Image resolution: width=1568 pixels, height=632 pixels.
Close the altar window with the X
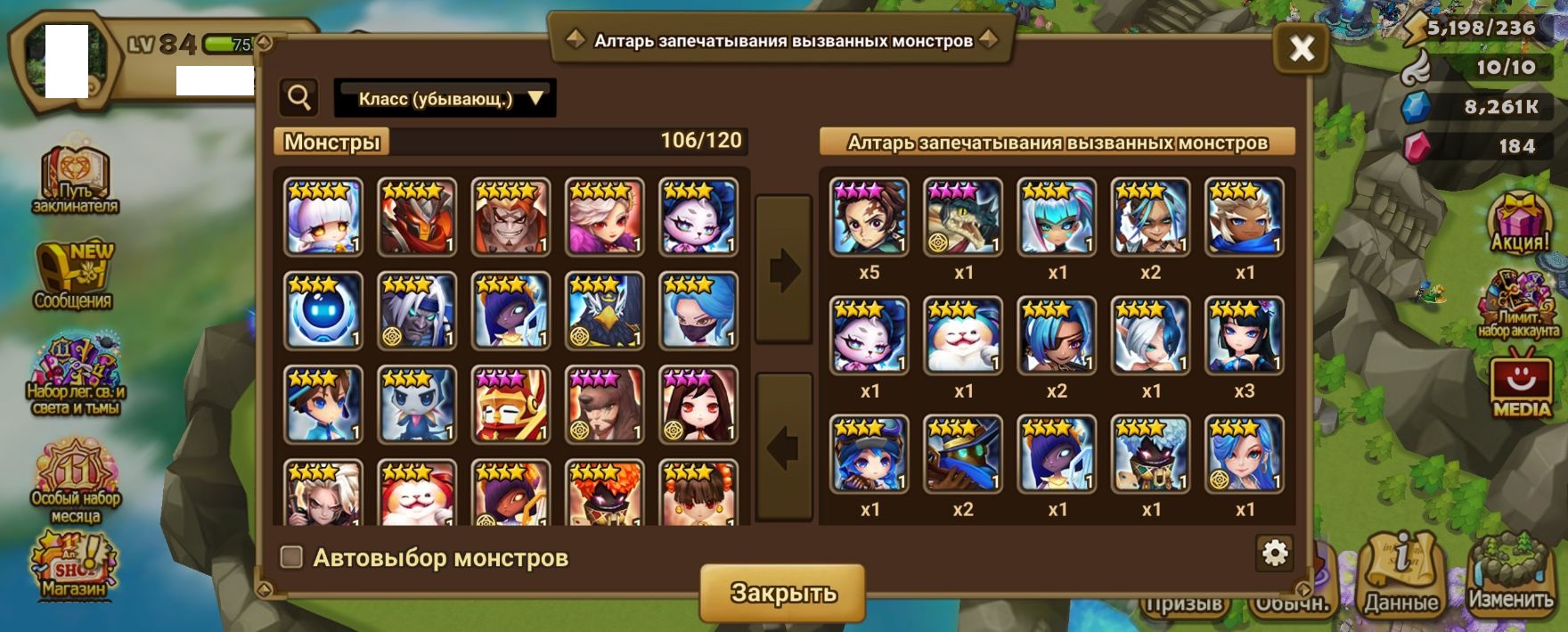1301,48
